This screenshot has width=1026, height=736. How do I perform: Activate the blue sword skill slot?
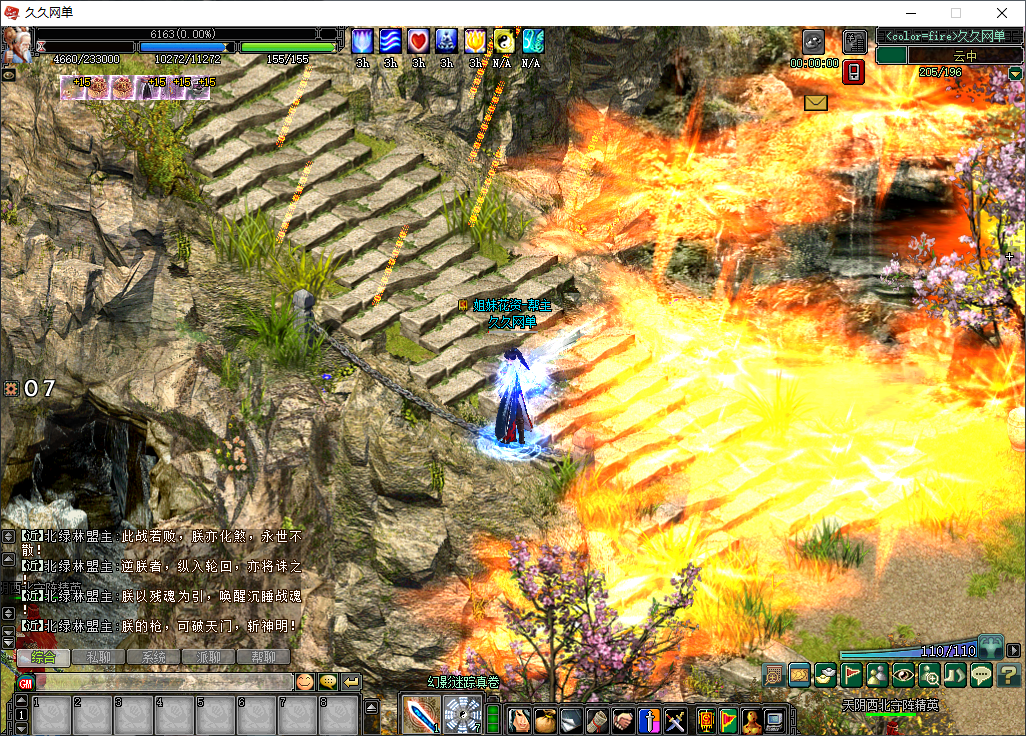421,714
